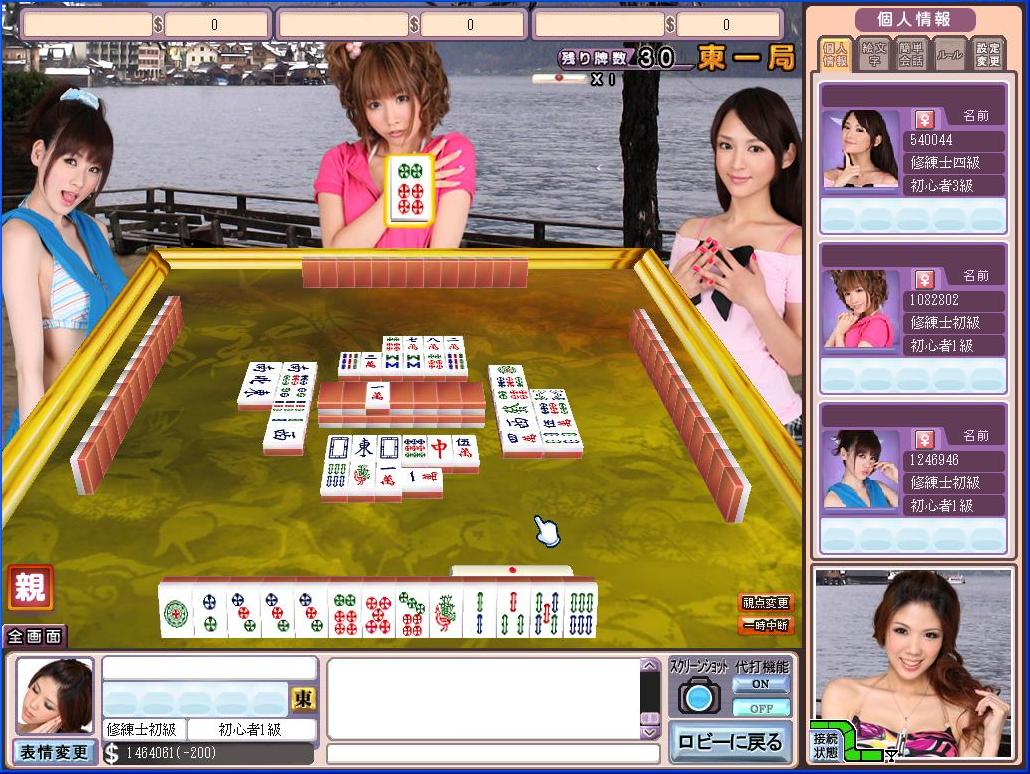Show the ルール tab
1030x774 pixels.
949,54
